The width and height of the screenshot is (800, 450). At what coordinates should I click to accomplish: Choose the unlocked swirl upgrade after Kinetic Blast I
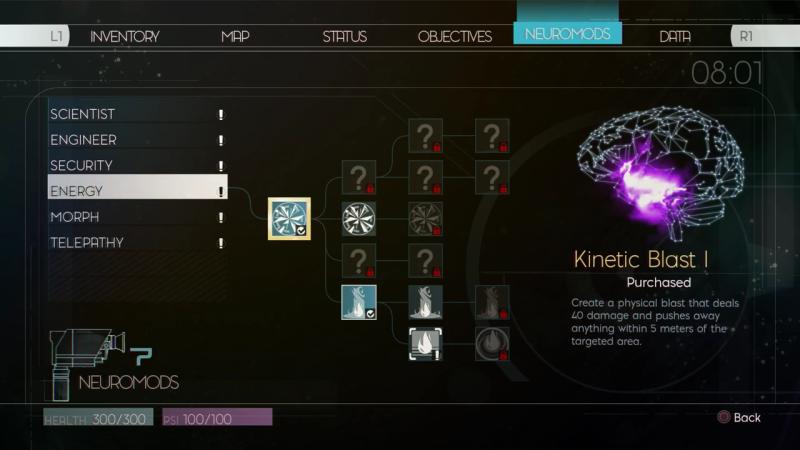pos(358,218)
